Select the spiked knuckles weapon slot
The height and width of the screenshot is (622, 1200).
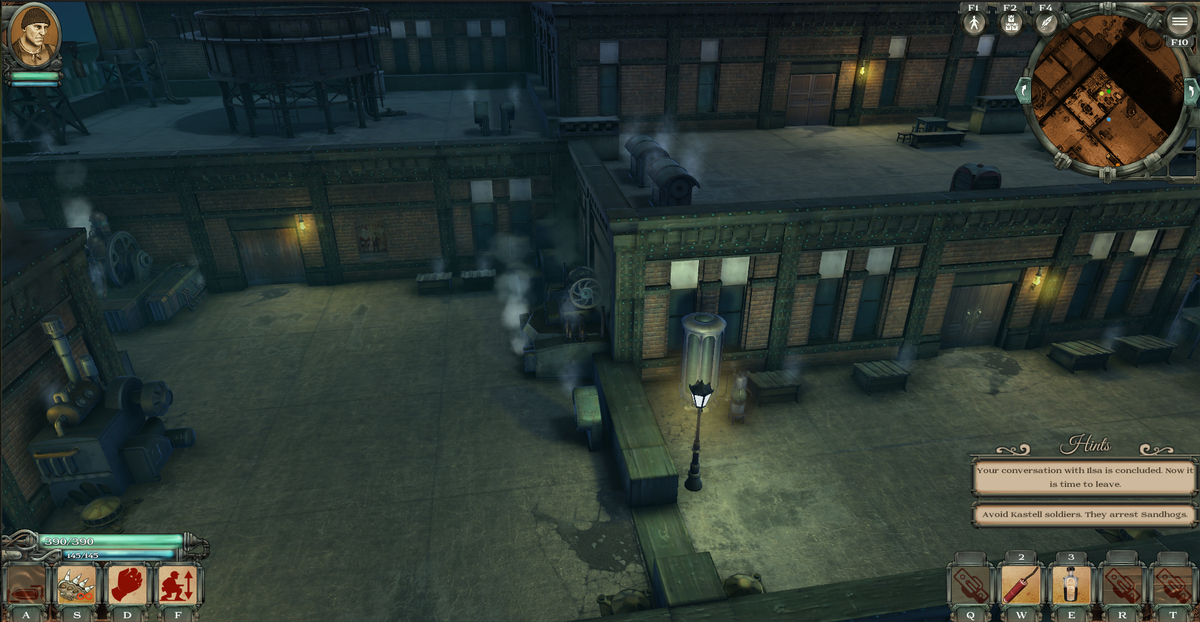77,585
